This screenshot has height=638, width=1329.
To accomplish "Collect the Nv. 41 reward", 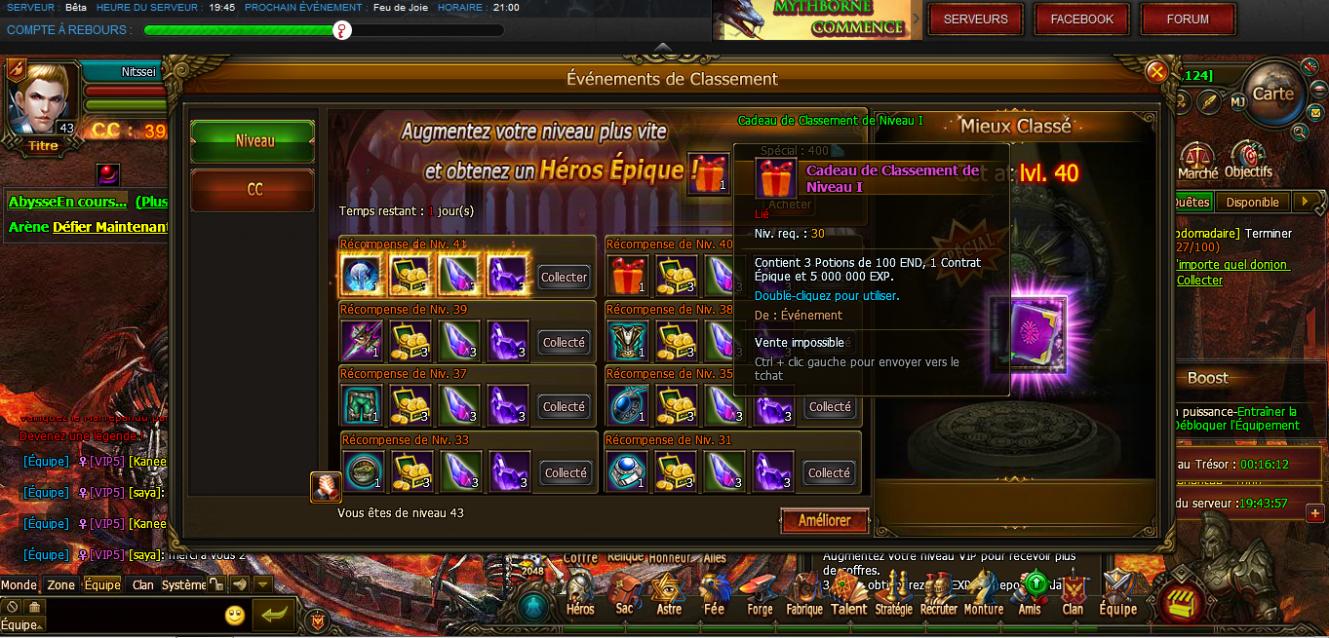I will [564, 277].
